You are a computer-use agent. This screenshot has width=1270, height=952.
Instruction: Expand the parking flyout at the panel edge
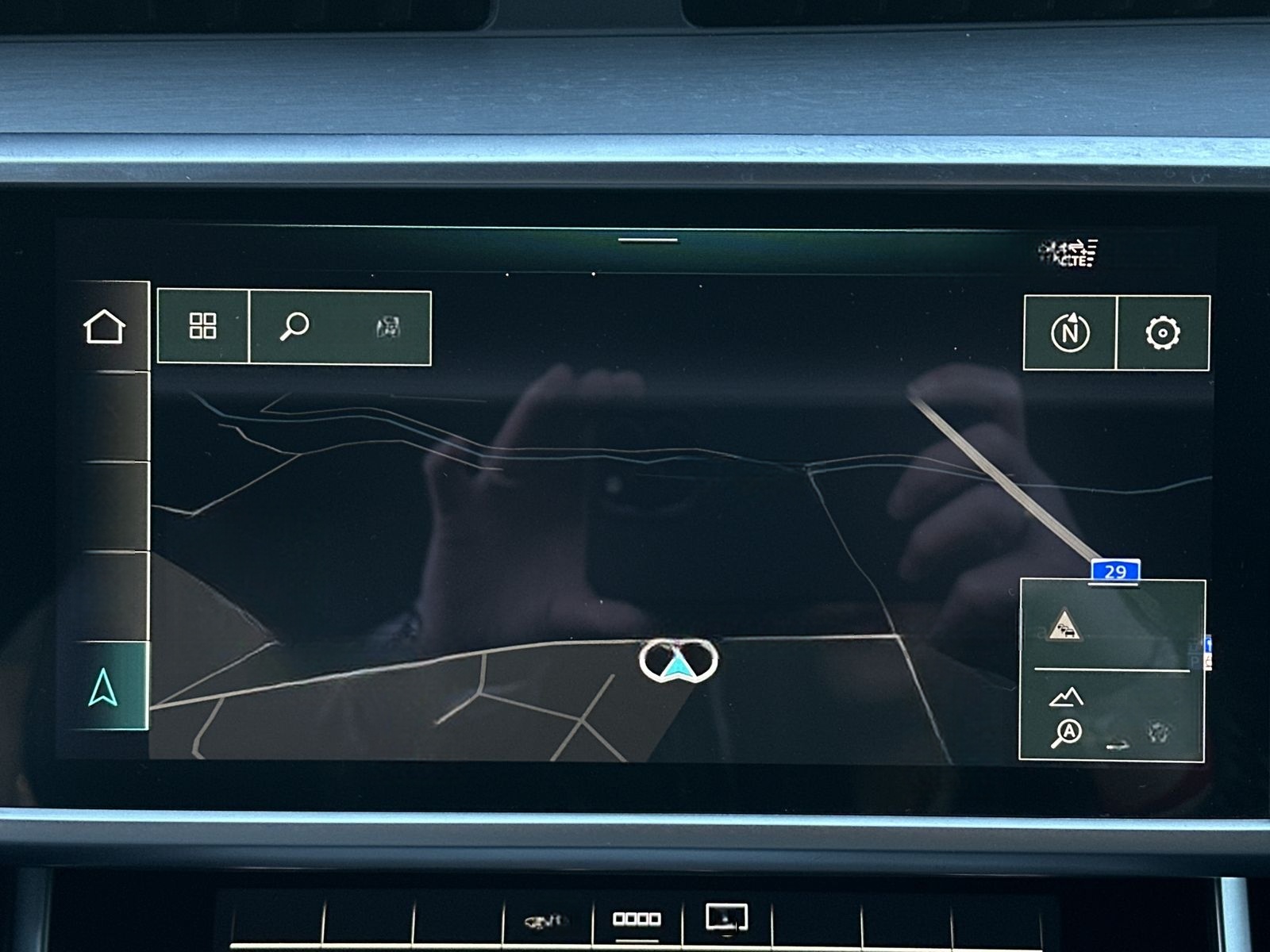1208,651
